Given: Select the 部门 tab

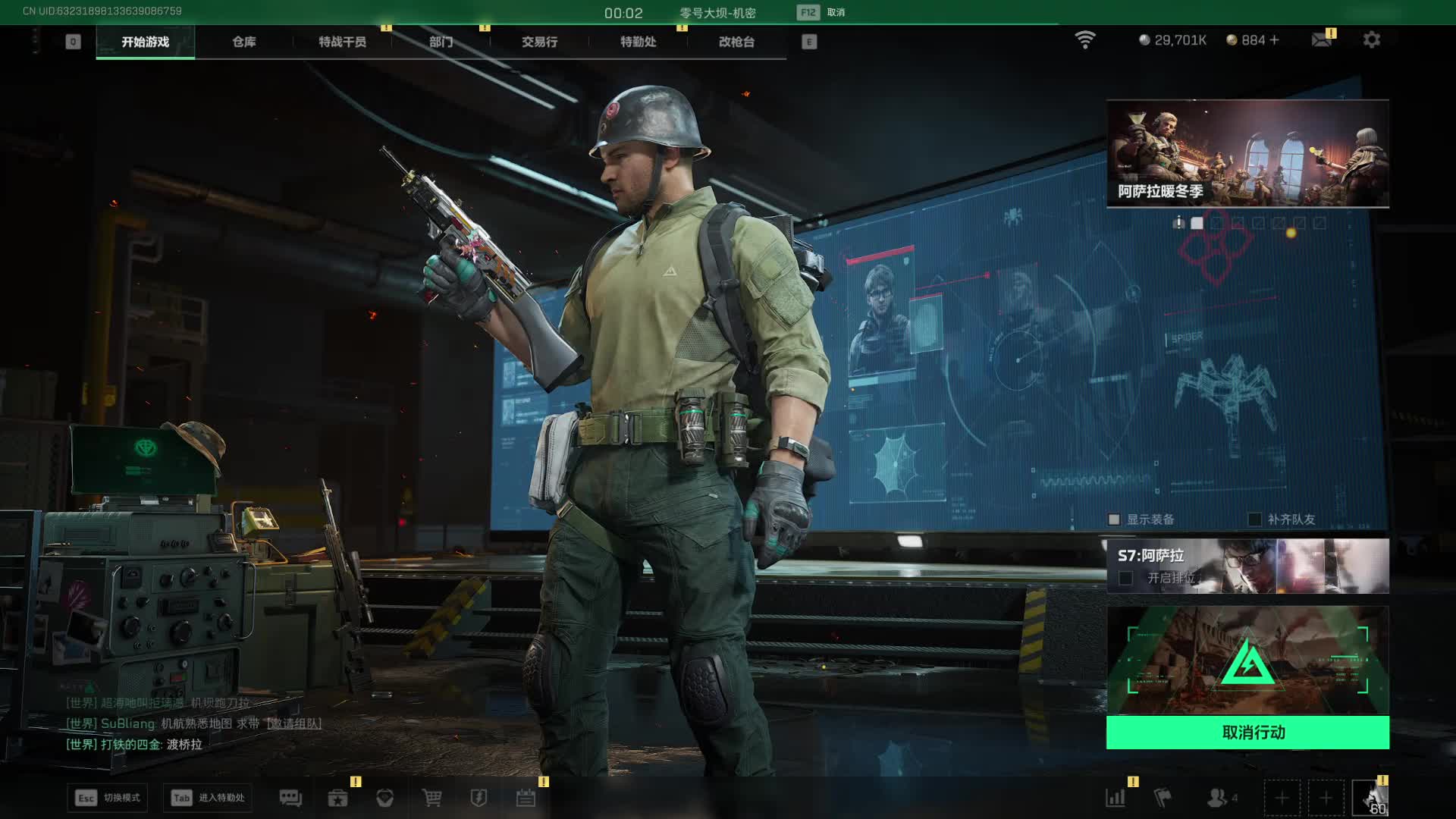Looking at the screenshot, I should [441, 42].
